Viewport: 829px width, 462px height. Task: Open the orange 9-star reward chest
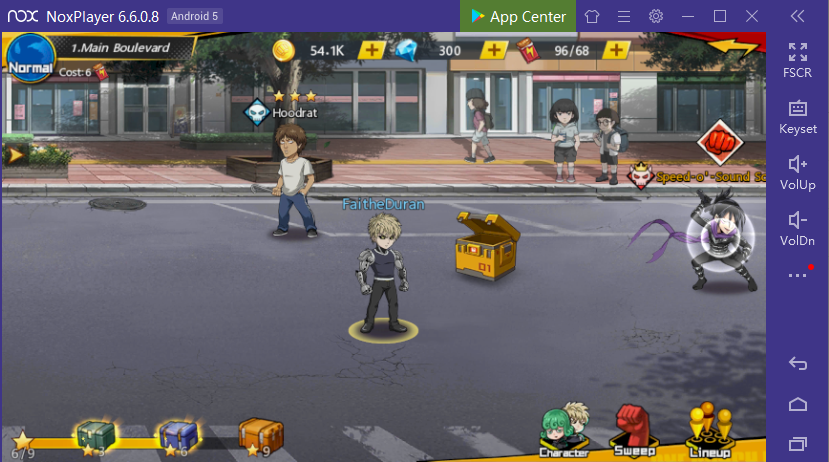259,434
